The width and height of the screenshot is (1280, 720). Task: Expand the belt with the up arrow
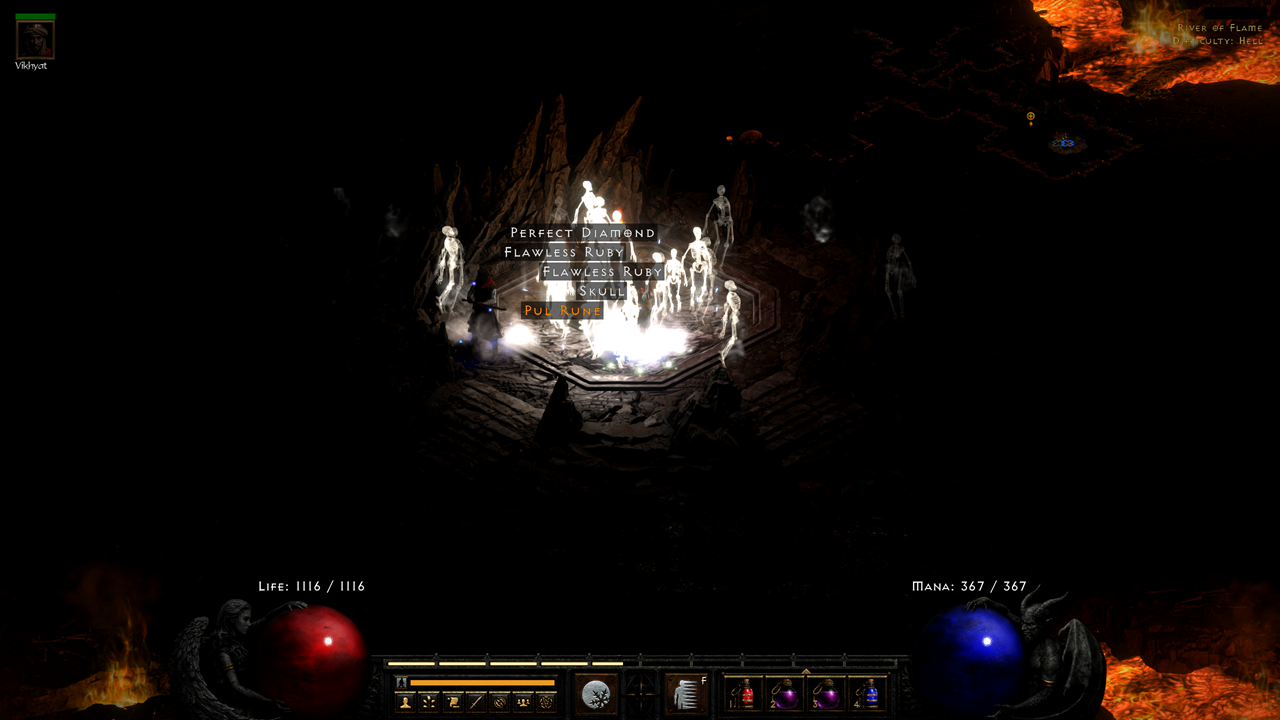click(x=807, y=670)
